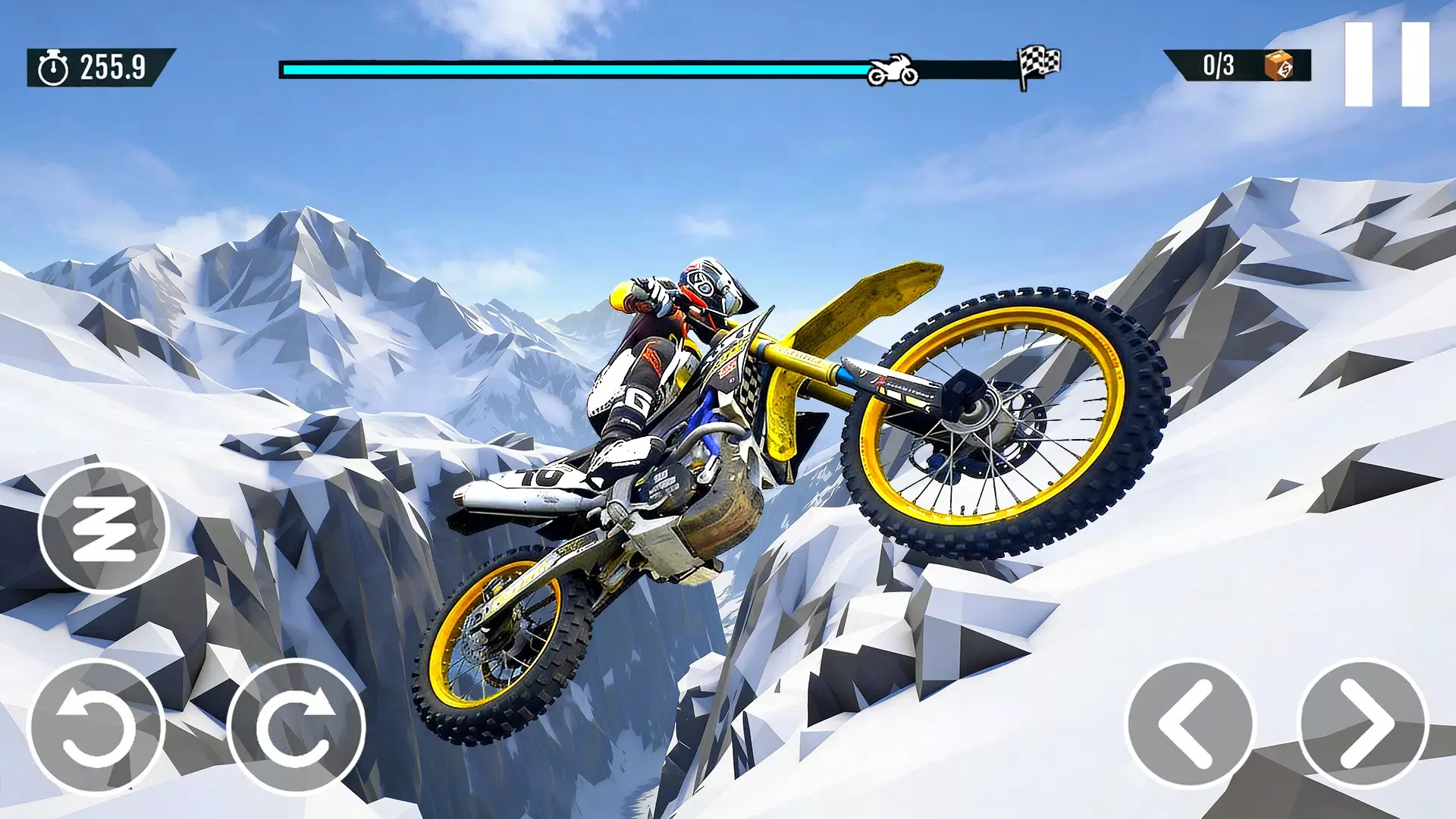
Task: Tap the spring jump button
Action: click(x=104, y=529)
